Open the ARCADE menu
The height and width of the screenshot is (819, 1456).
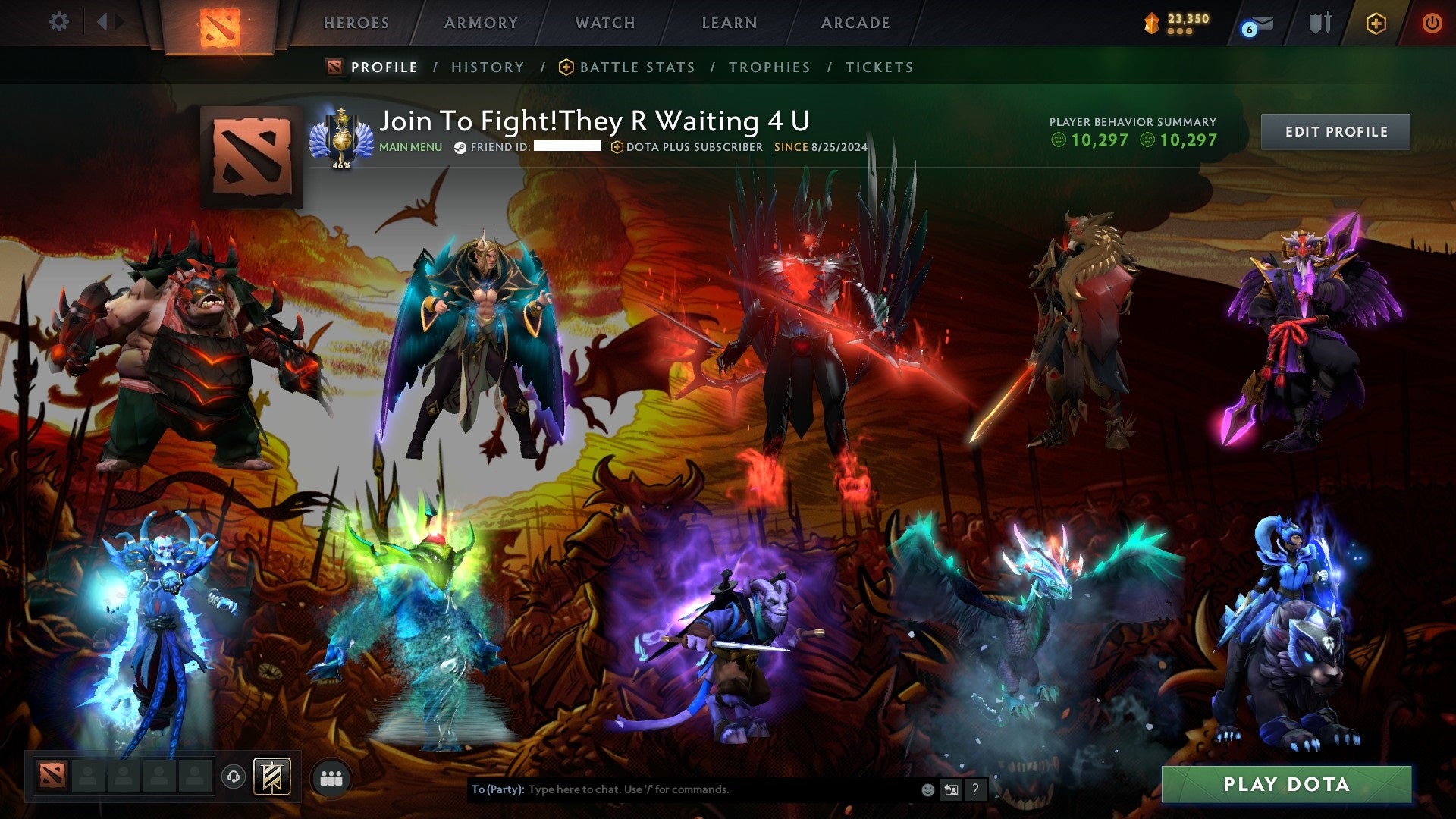pos(855,23)
